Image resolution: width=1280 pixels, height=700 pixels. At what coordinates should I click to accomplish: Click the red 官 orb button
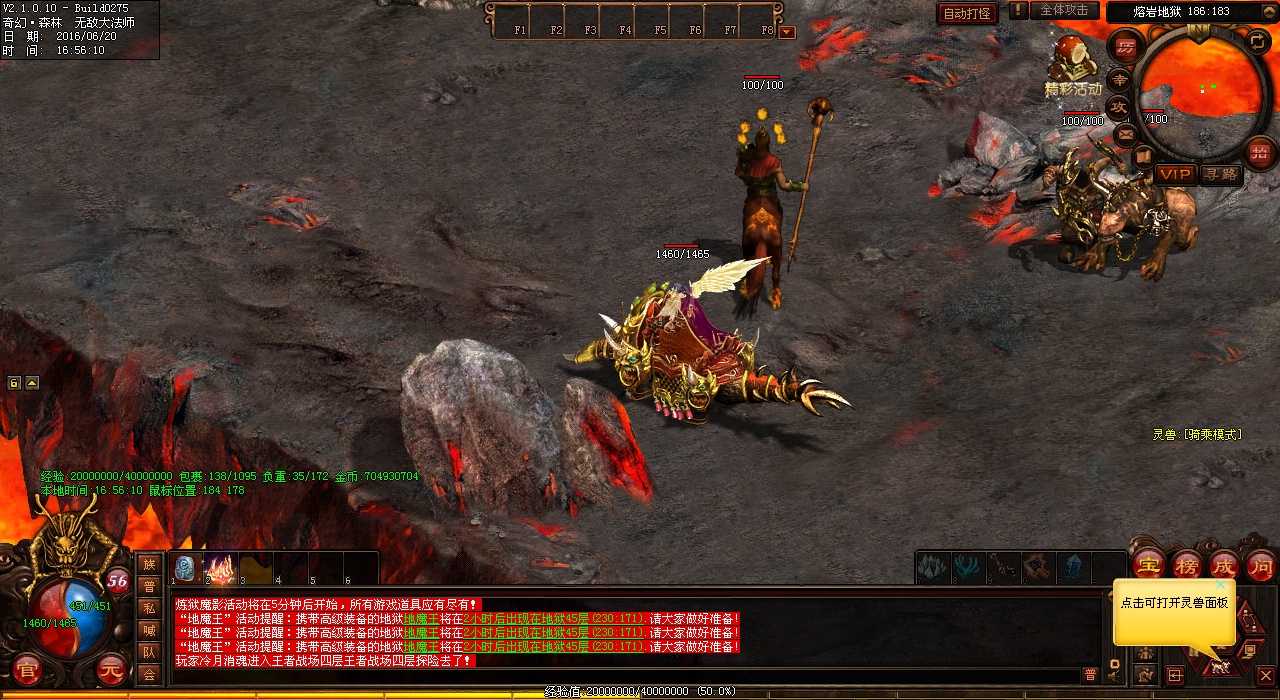28,670
